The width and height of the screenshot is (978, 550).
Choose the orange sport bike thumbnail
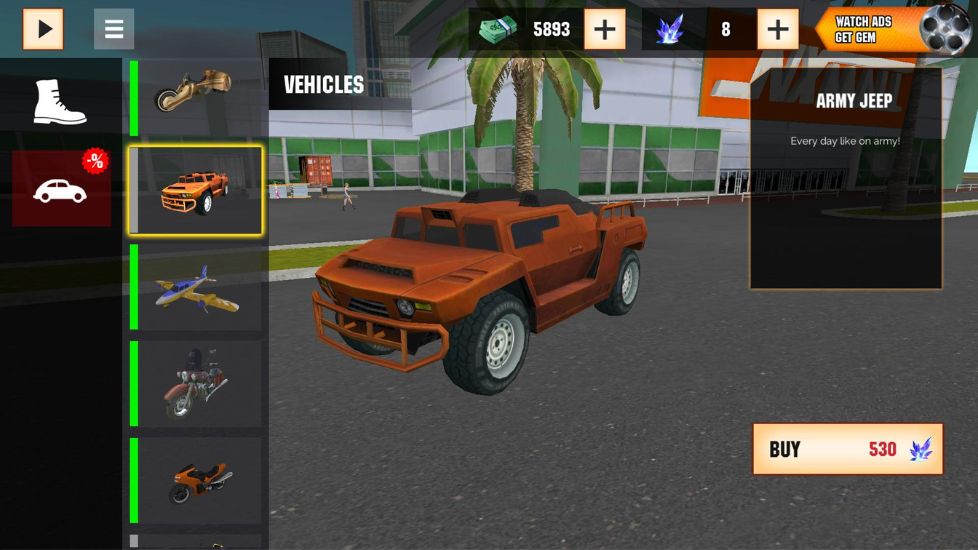coord(196,480)
